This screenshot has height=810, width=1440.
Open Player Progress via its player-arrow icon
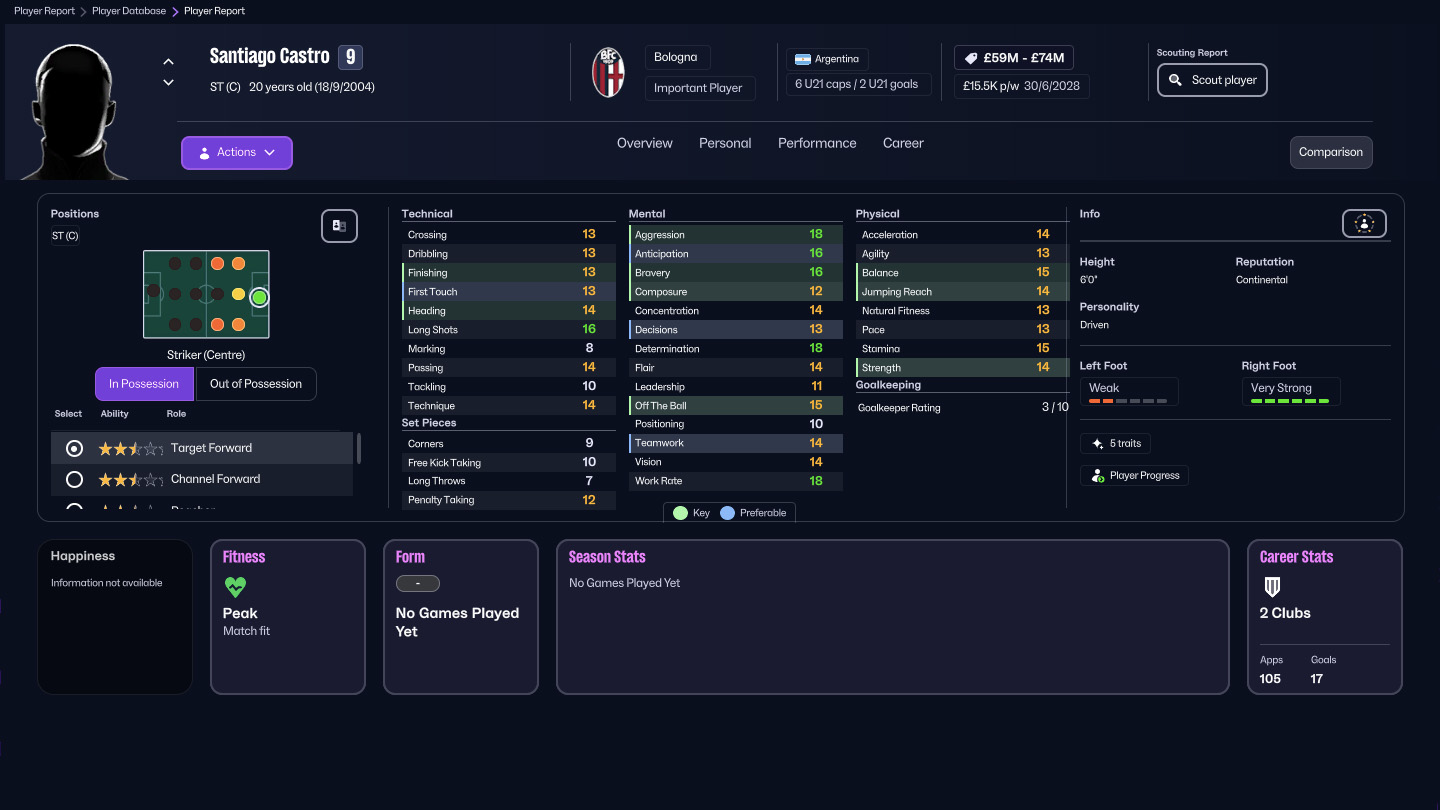tap(1134, 475)
